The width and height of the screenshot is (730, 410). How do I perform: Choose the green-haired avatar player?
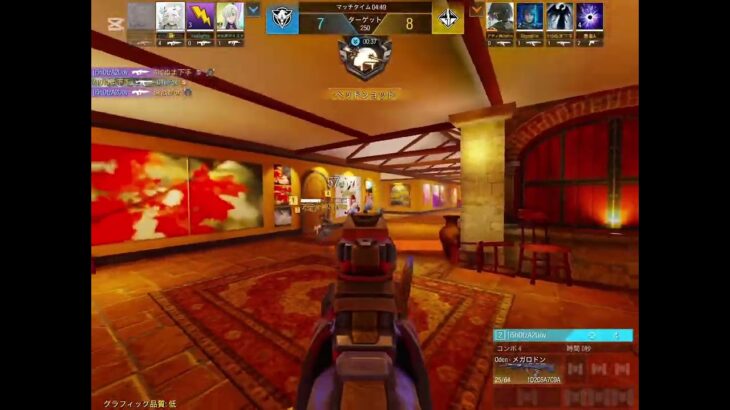pyautogui.click(x=230, y=17)
